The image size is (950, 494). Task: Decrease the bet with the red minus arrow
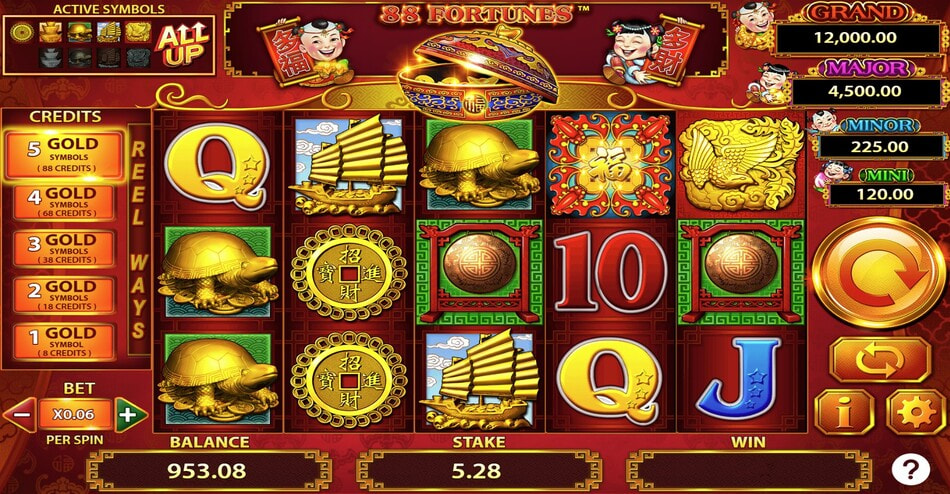click(20, 412)
